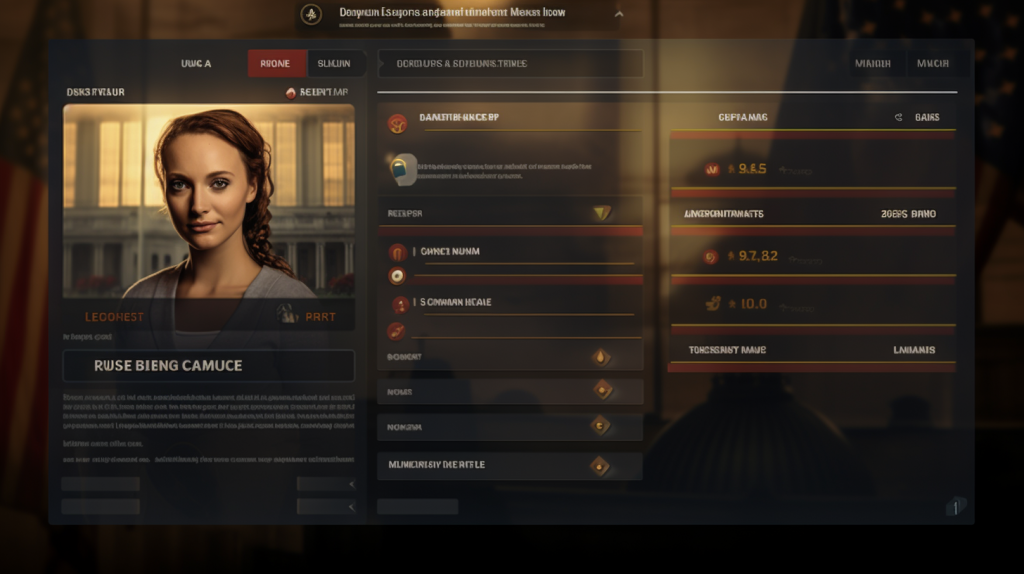Switch to the top-right MUCIR tab
The image size is (1024, 574).
click(933, 63)
